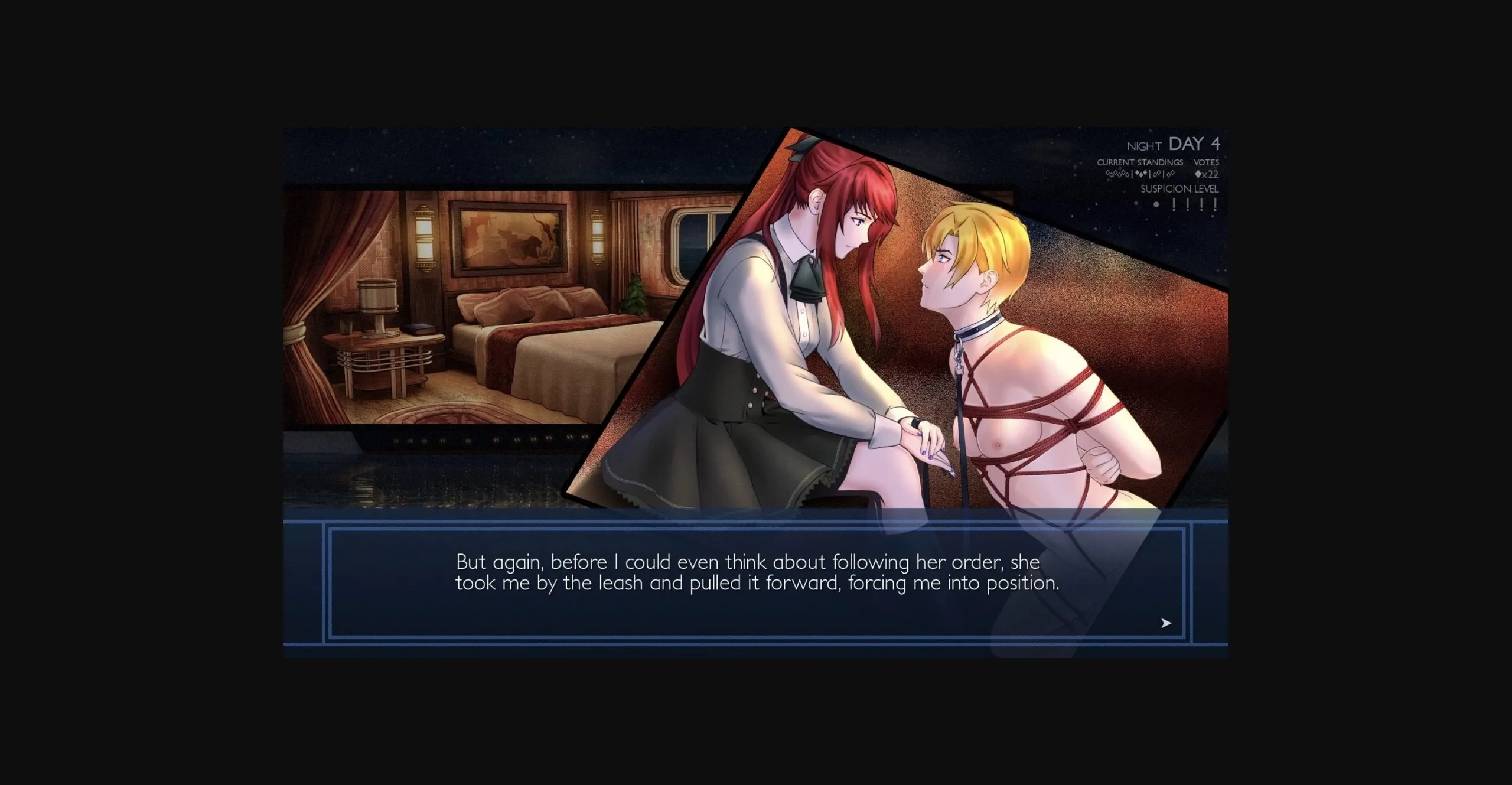Image resolution: width=1512 pixels, height=785 pixels.
Task: Toggle the third suspicion exclamation marker
Action: tap(1201, 204)
